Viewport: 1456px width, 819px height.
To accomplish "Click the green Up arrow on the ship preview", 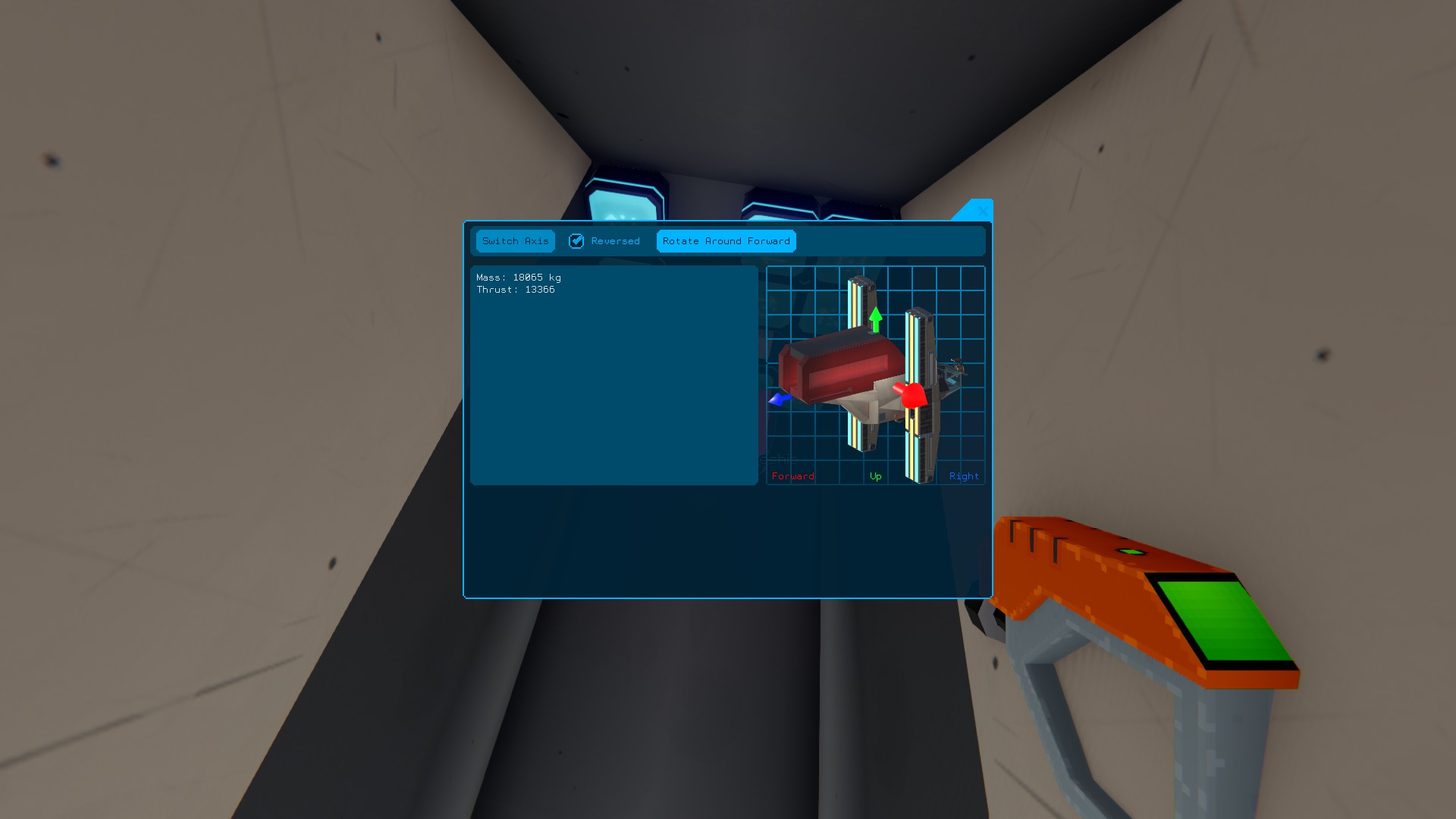I will point(877,317).
